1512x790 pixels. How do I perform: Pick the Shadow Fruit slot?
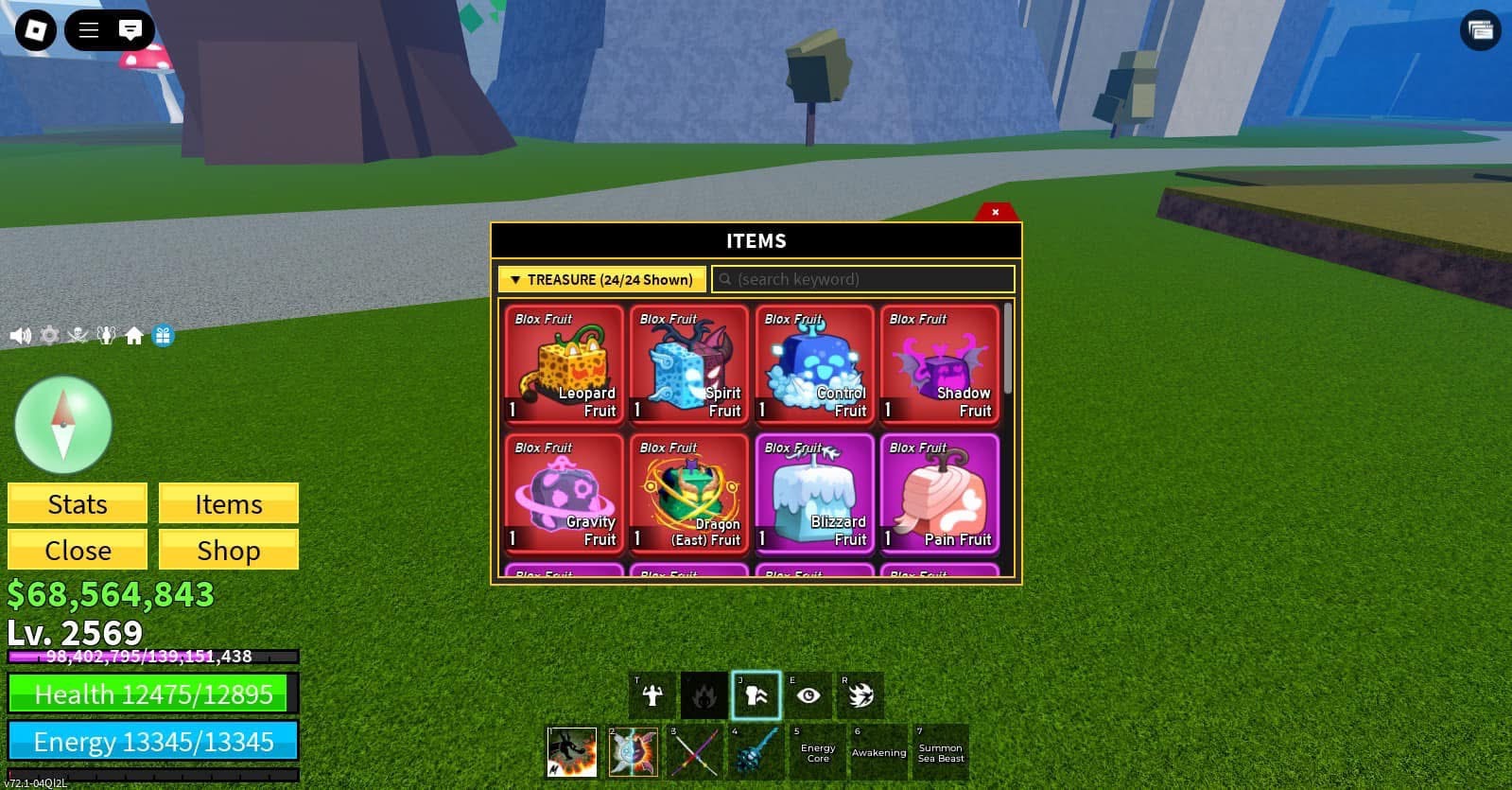point(939,364)
